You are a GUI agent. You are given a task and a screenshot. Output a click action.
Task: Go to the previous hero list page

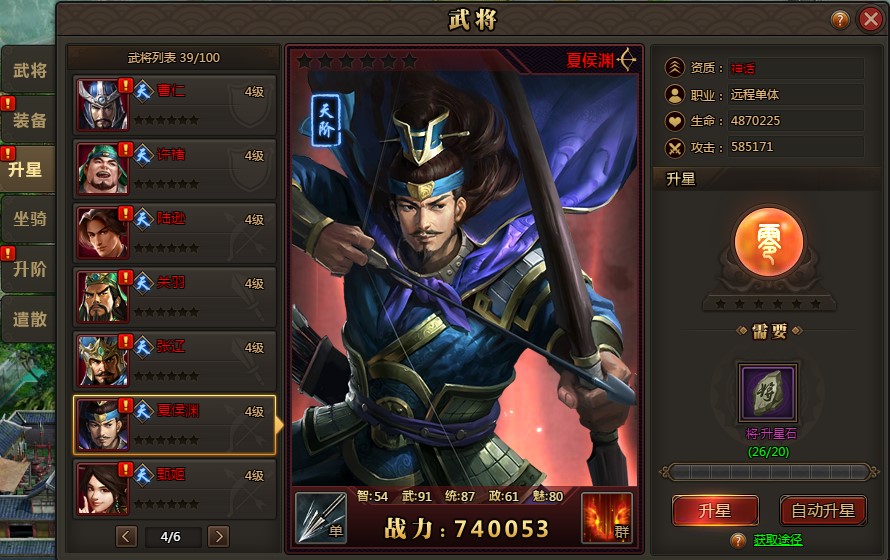point(126,536)
